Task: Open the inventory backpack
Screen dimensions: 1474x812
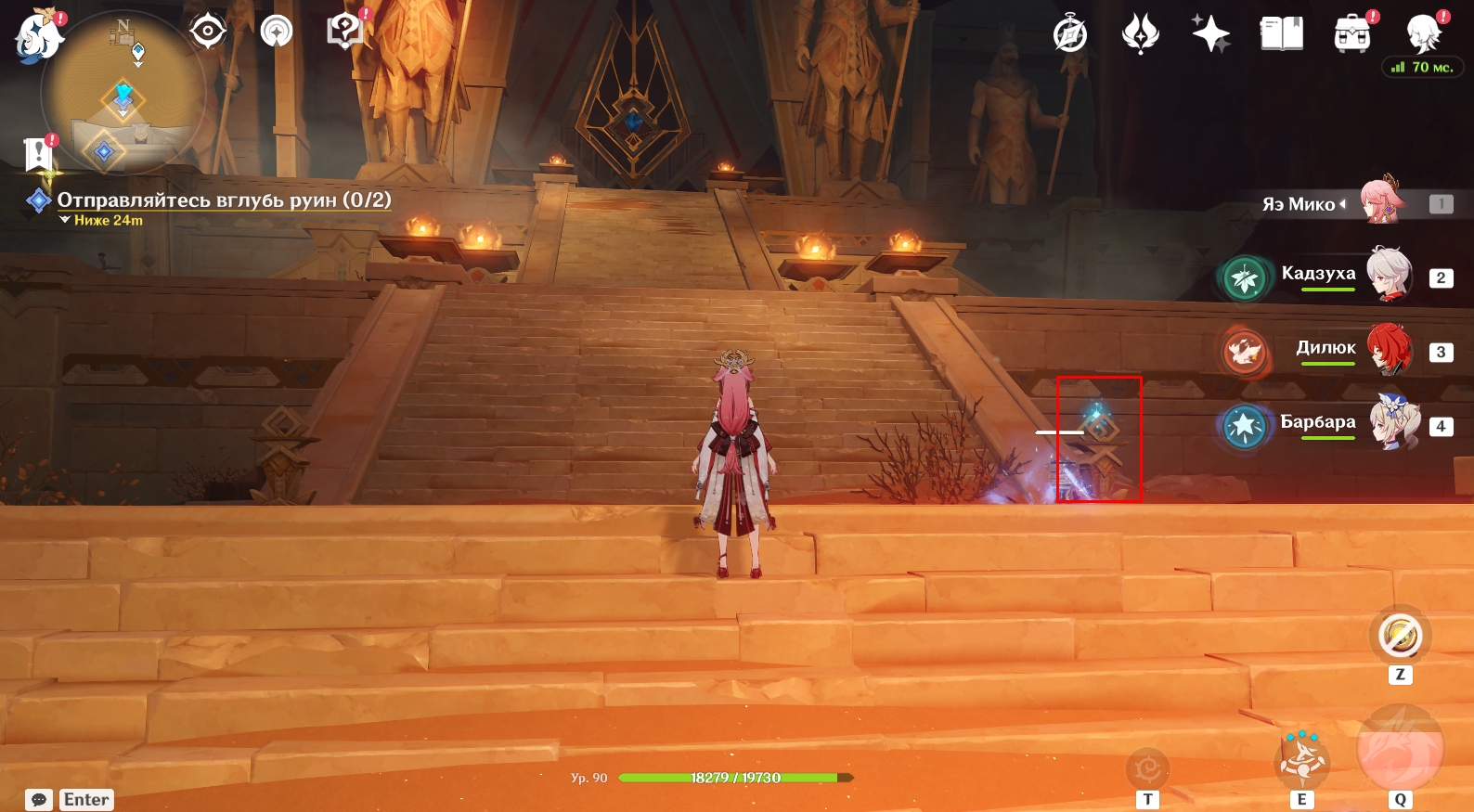Action: (1352, 35)
